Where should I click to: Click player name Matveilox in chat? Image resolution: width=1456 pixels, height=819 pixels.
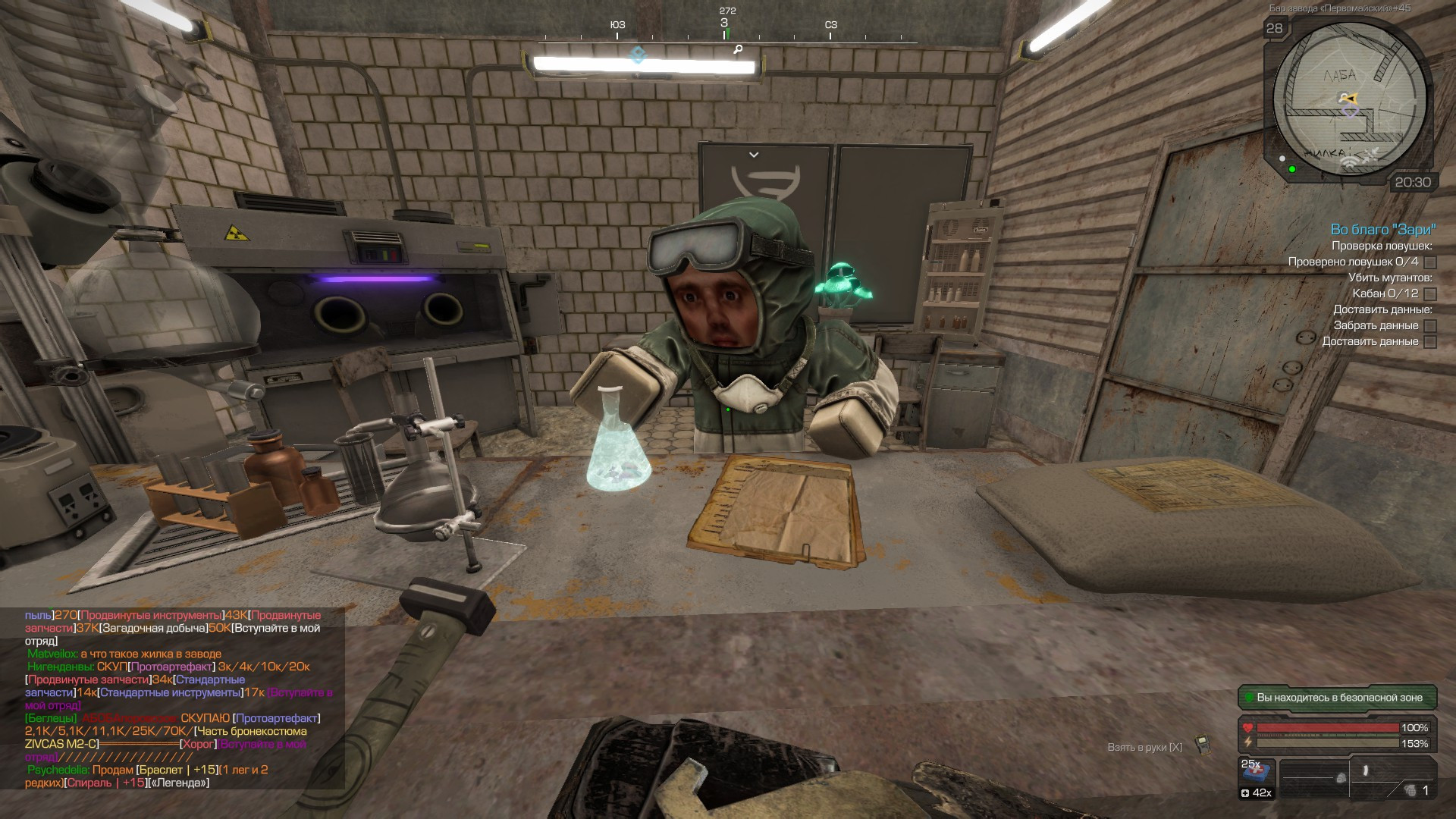coord(52,654)
